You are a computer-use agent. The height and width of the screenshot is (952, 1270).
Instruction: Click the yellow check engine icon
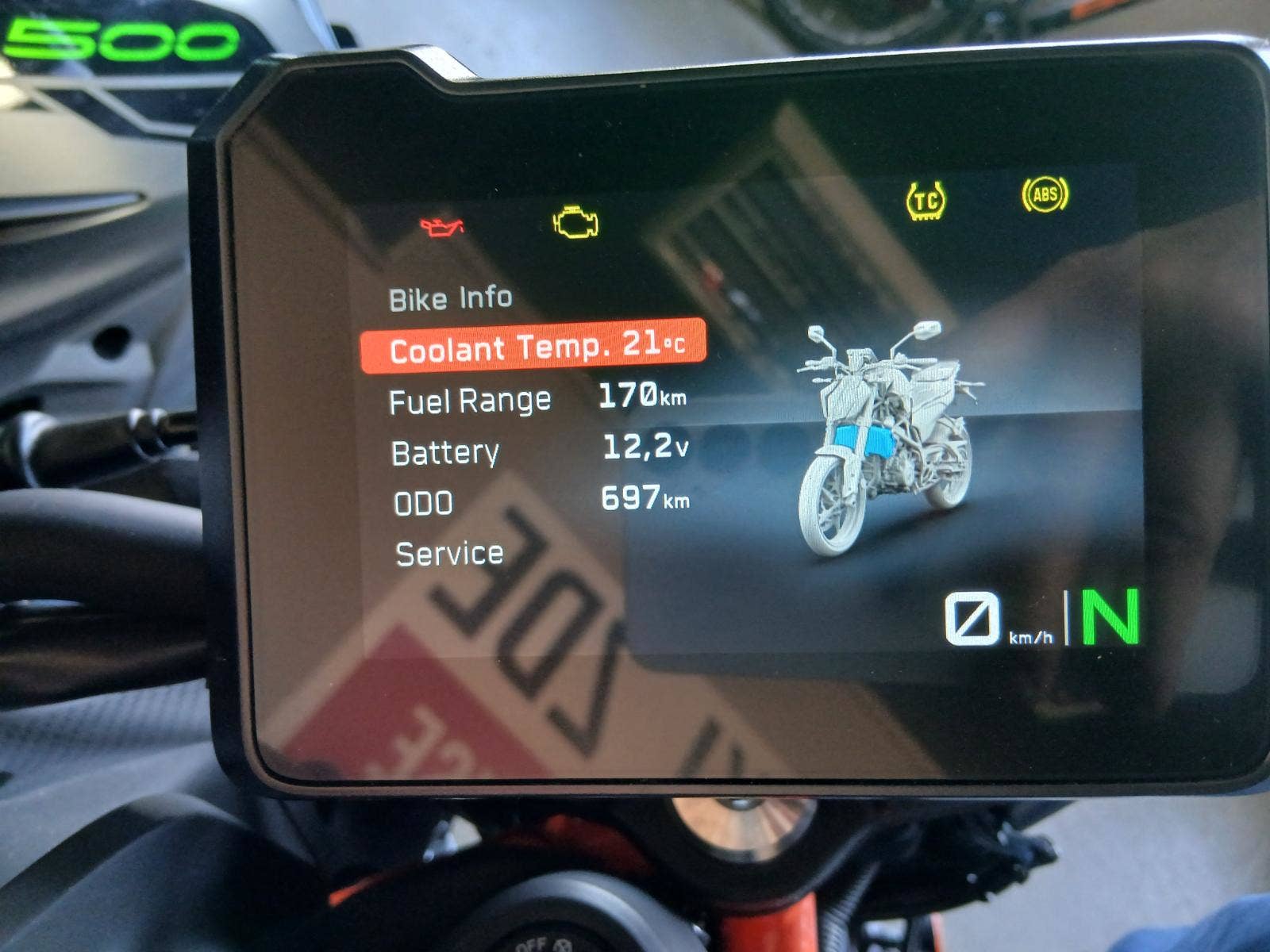(575, 222)
